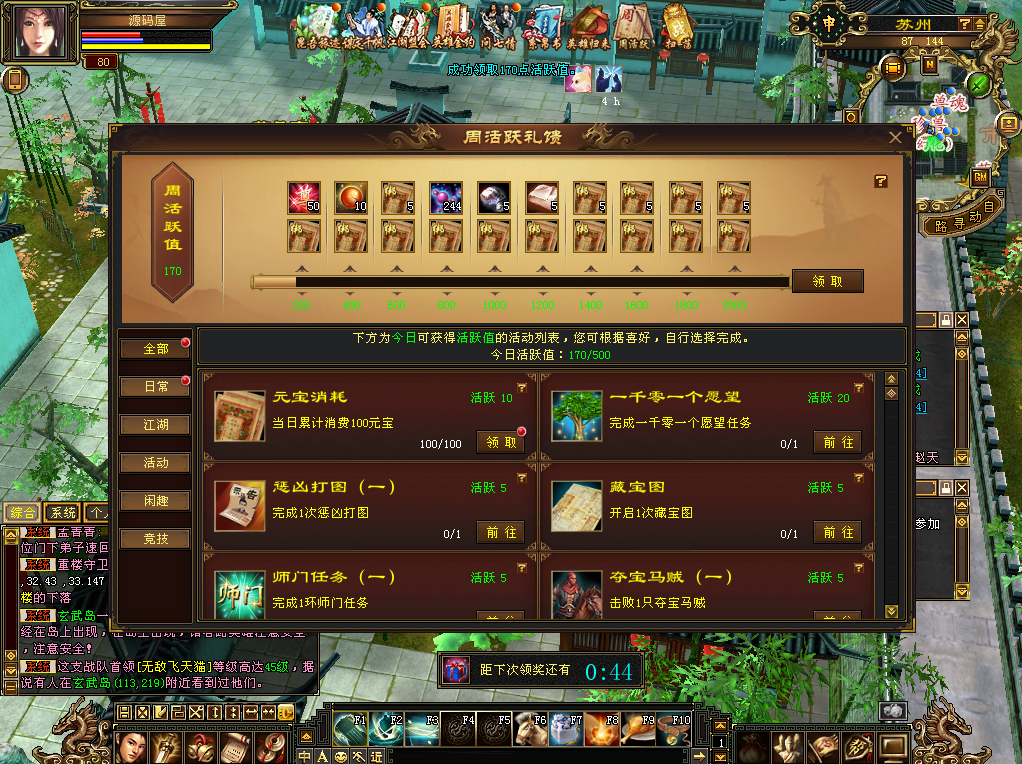Choose the 竞技 category tab
This screenshot has height=764, width=1022.
coord(155,539)
